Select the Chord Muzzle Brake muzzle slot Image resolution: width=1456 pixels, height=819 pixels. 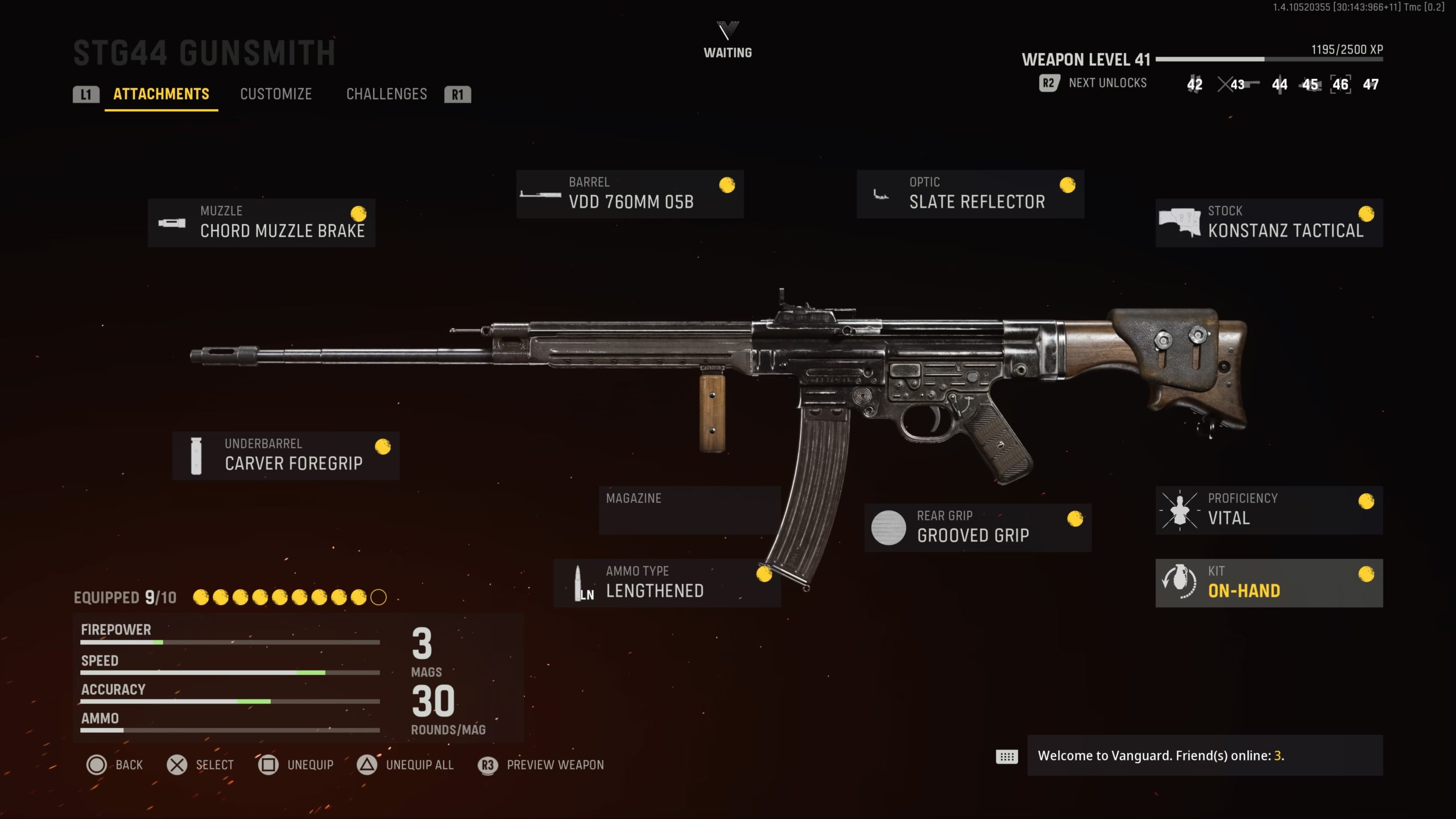(261, 222)
